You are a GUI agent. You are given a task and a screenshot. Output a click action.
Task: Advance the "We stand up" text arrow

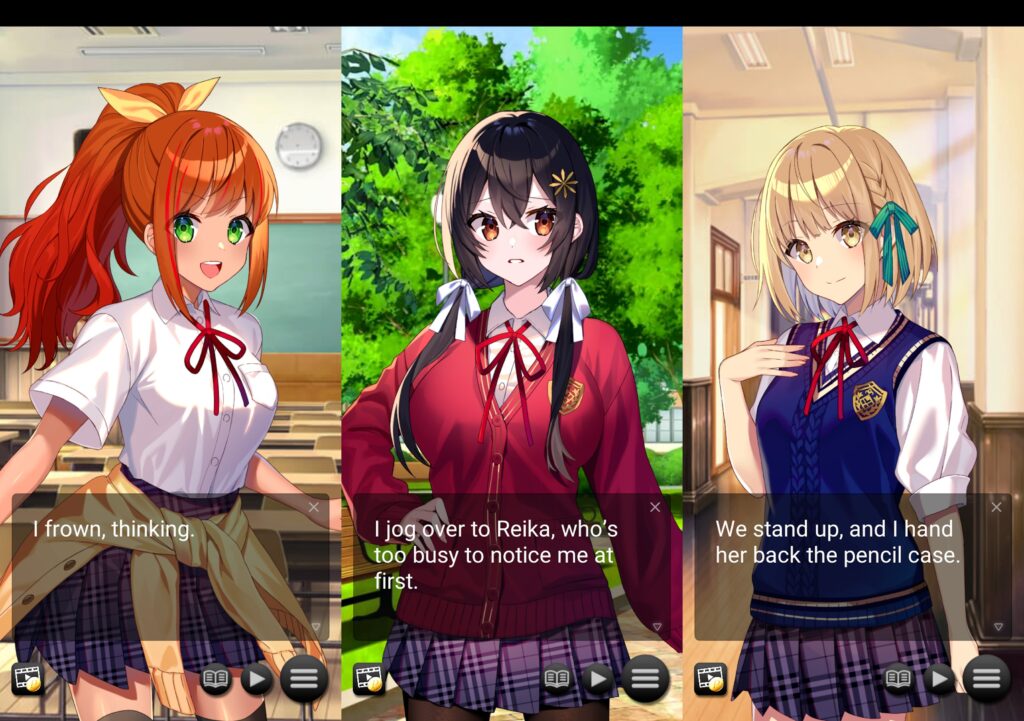point(998,628)
